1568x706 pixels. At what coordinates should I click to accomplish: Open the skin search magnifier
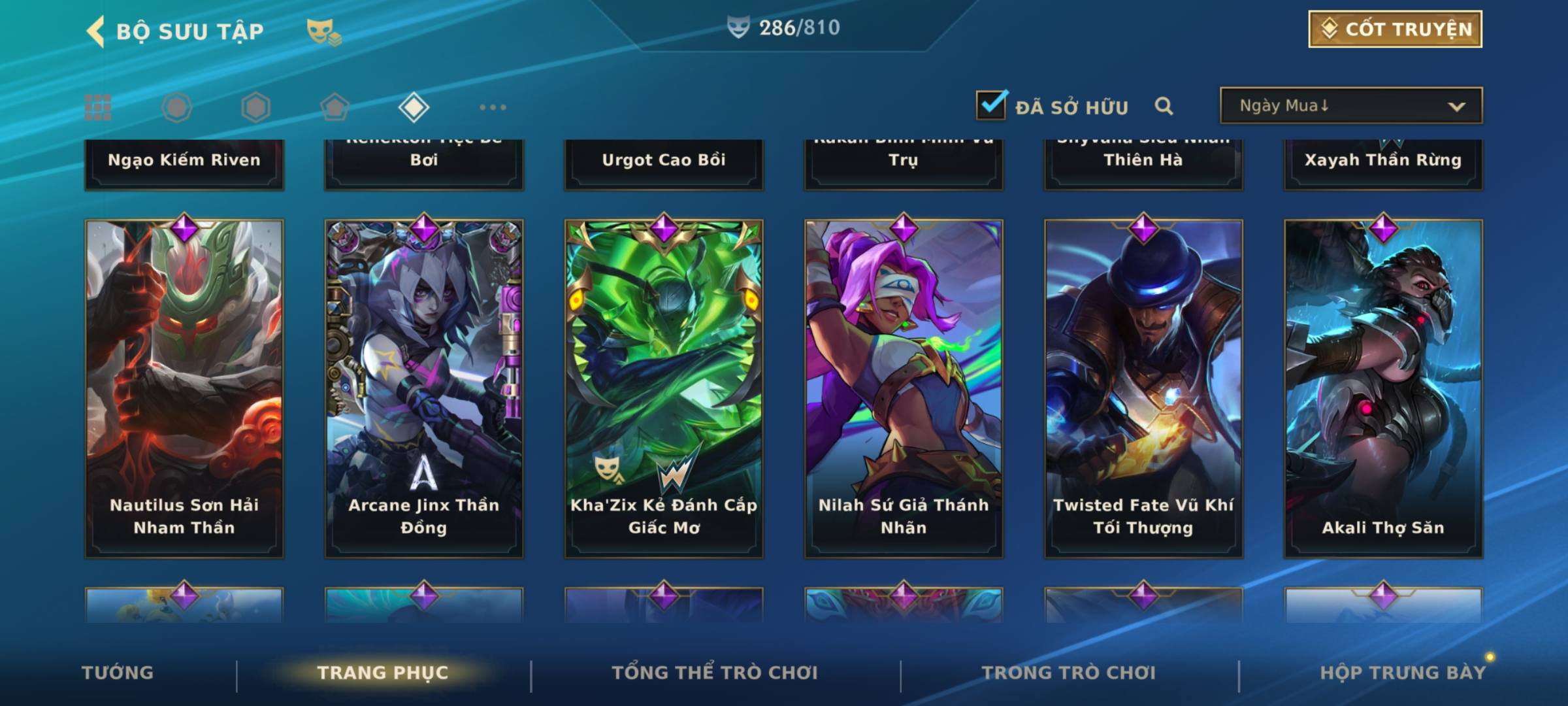click(x=1164, y=106)
